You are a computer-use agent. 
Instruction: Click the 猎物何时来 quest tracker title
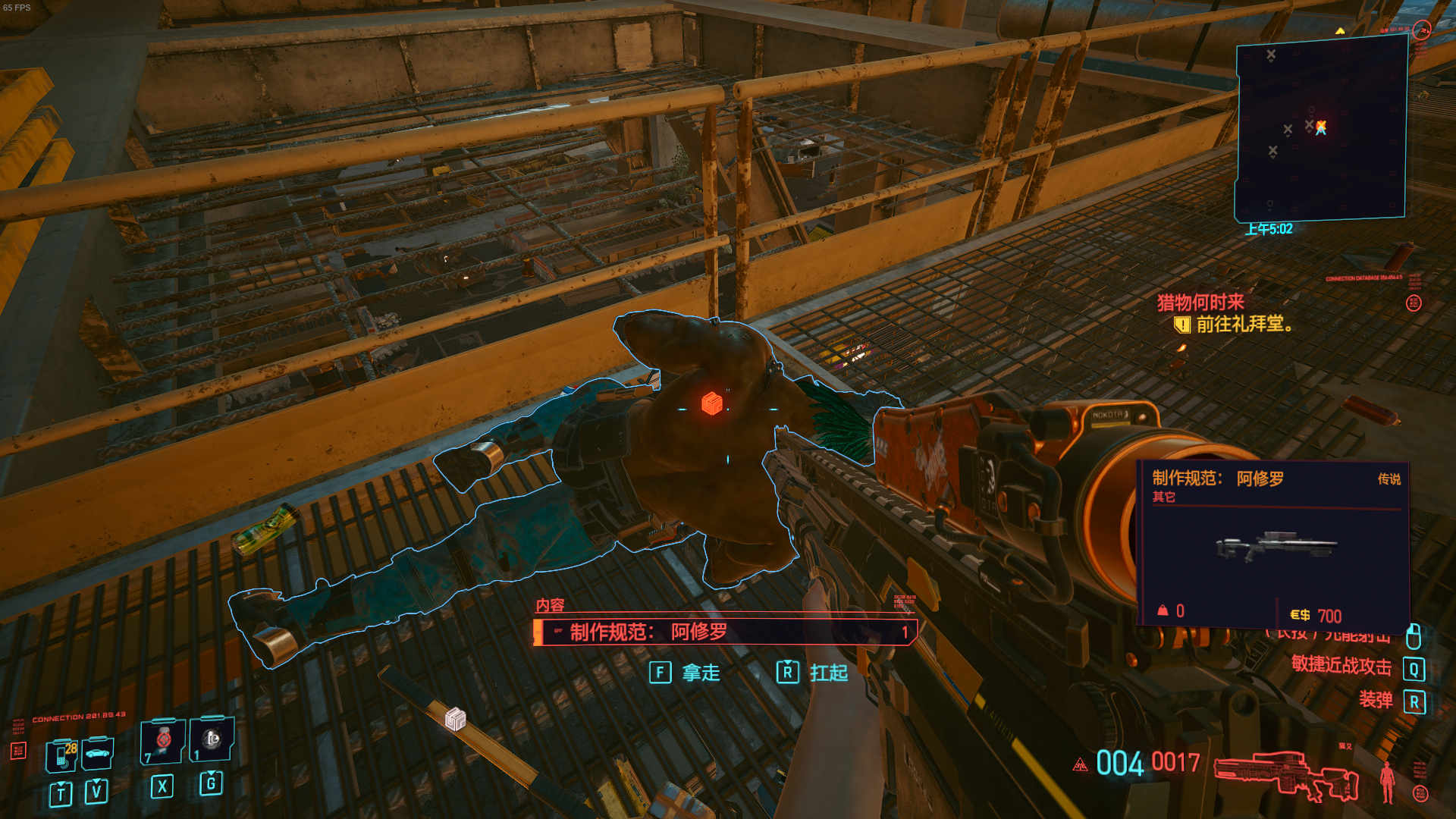click(1200, 303)
